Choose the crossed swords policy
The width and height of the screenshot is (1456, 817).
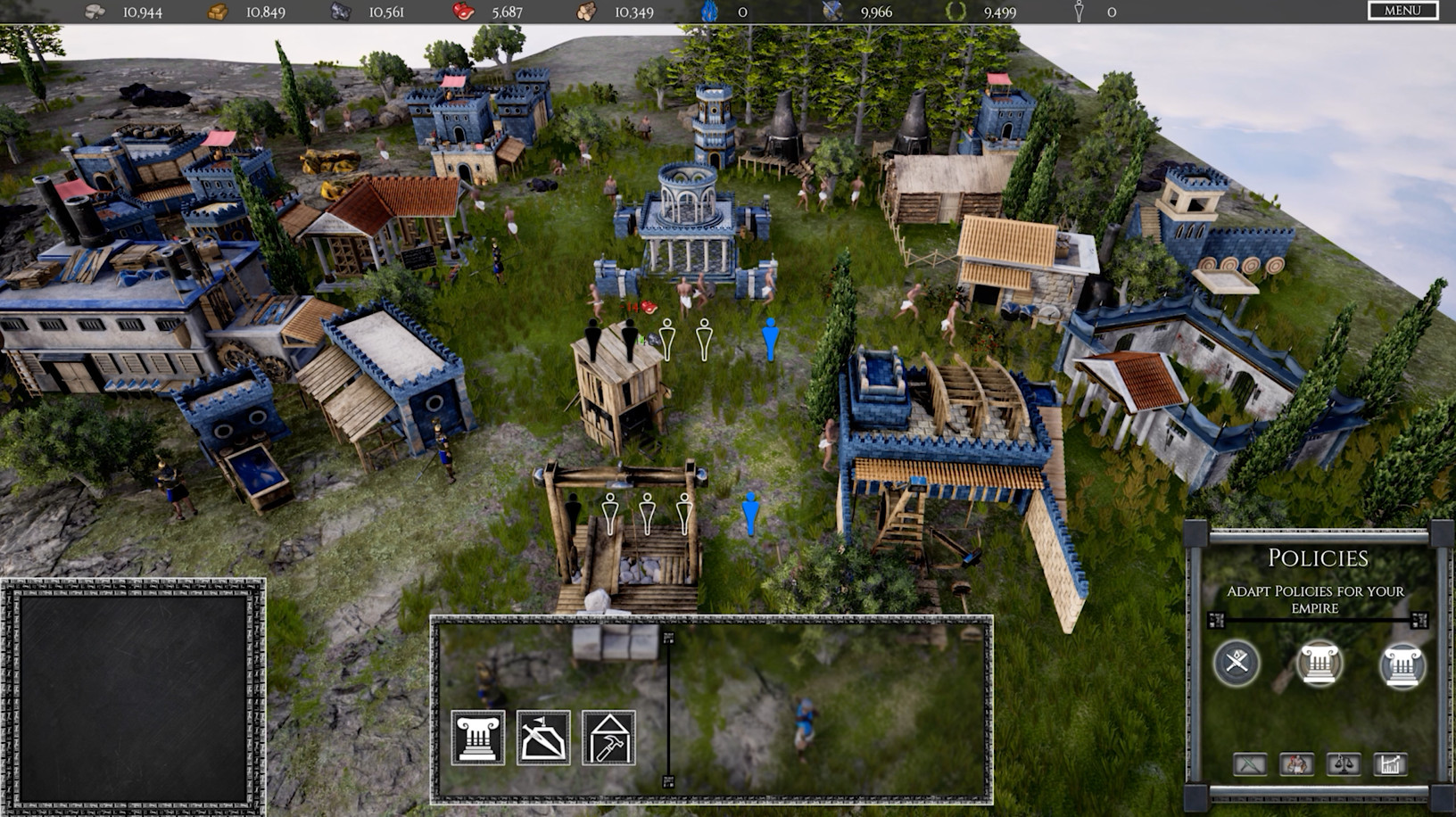(1237, 663)
